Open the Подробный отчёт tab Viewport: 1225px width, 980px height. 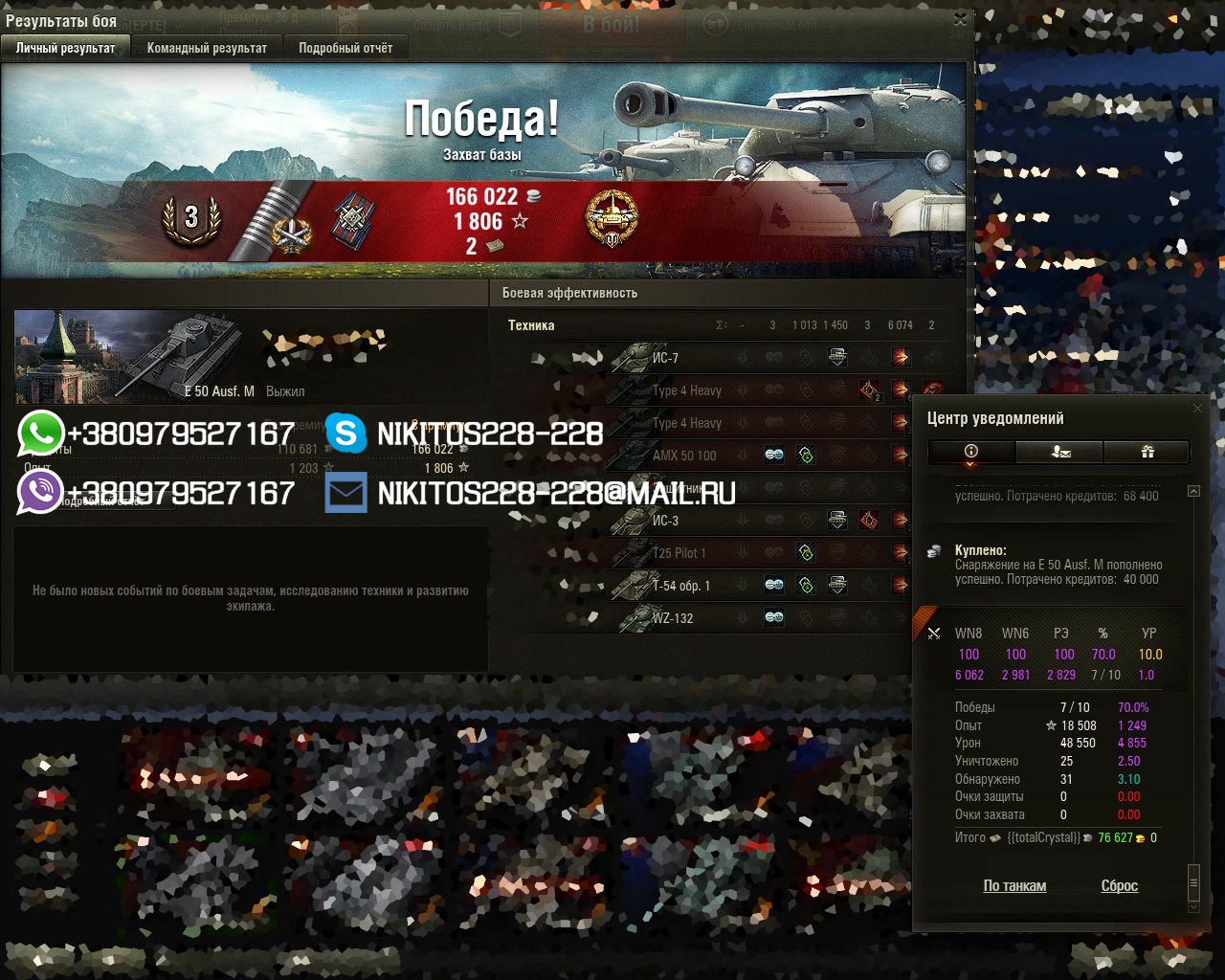(x=345, y=48)
